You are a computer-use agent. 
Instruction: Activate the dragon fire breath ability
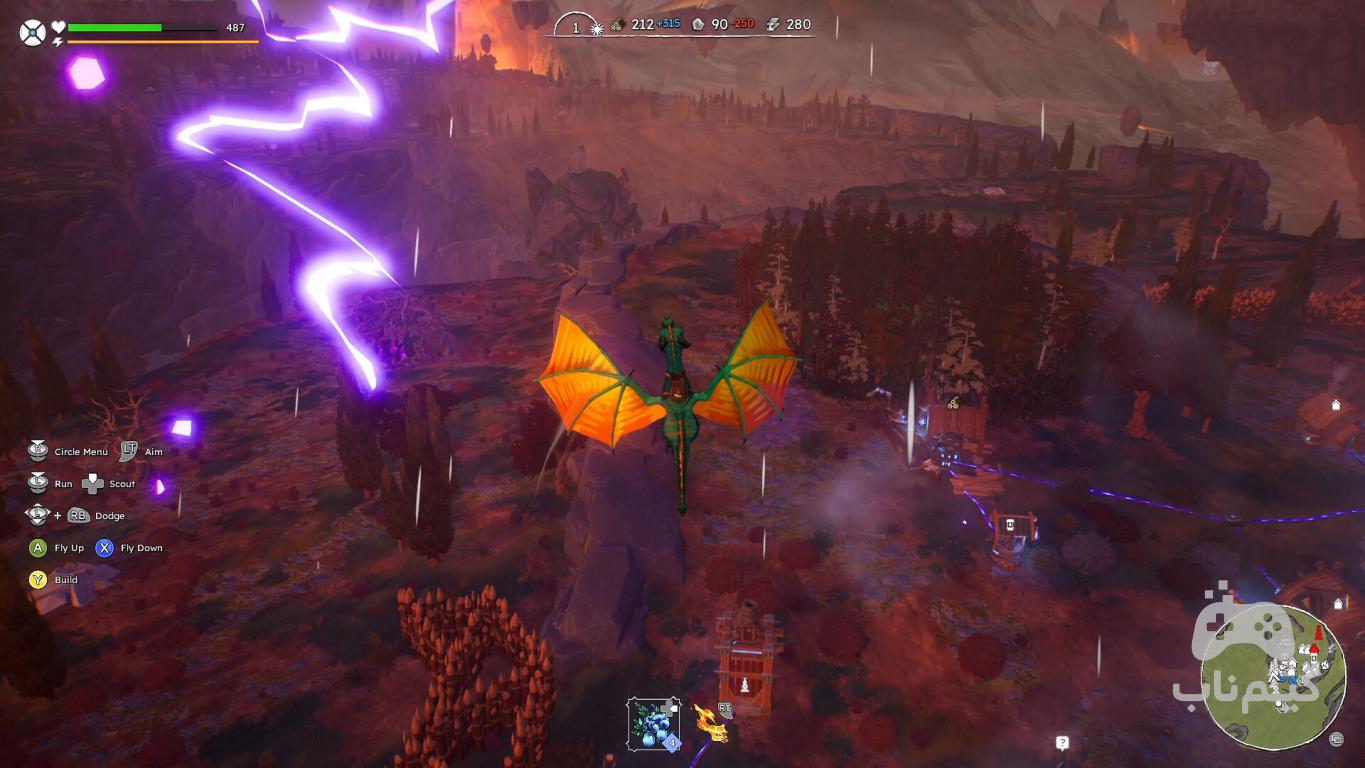[x=710, y=723]
